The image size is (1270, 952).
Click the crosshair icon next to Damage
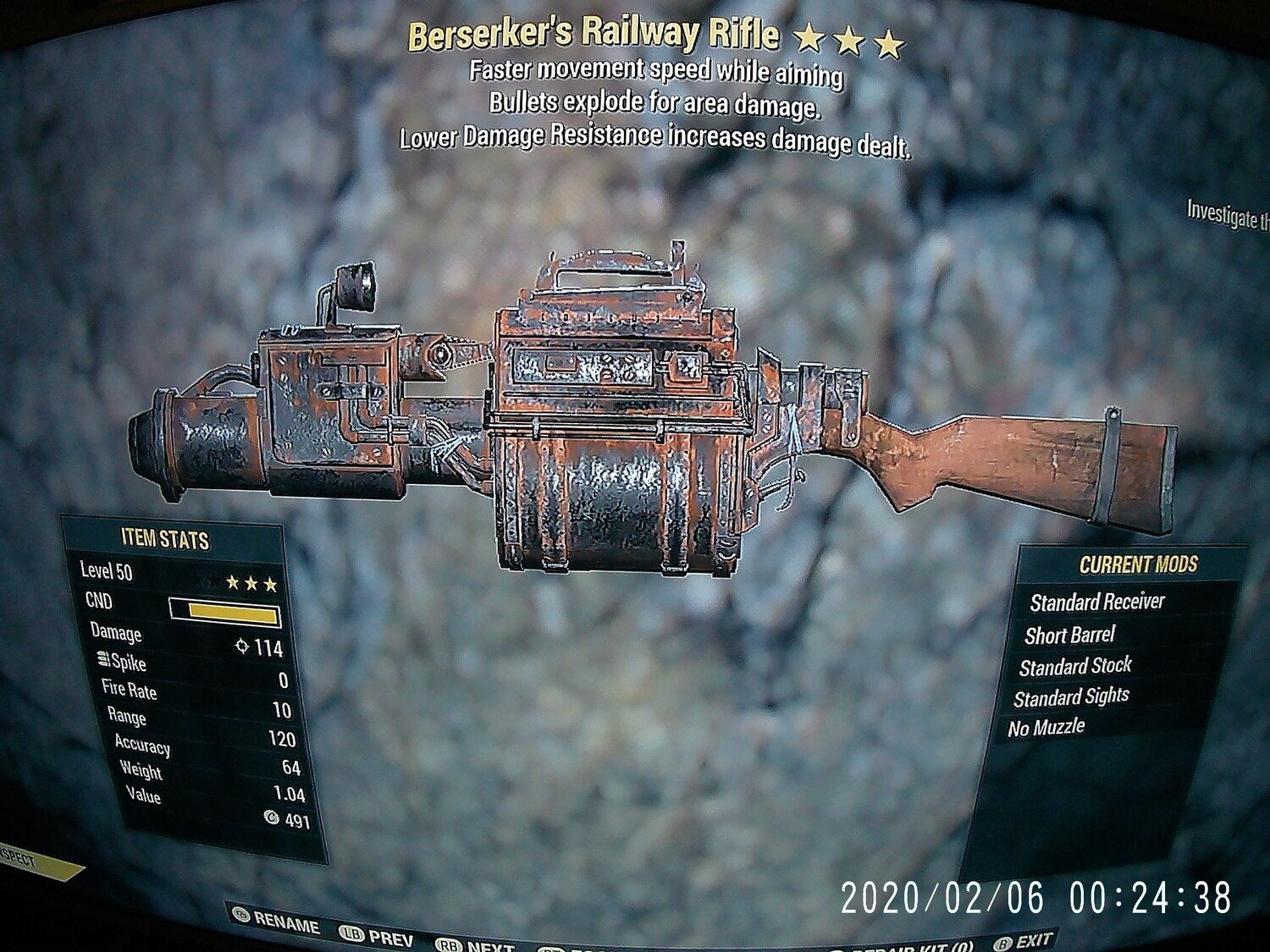point(243,647)
